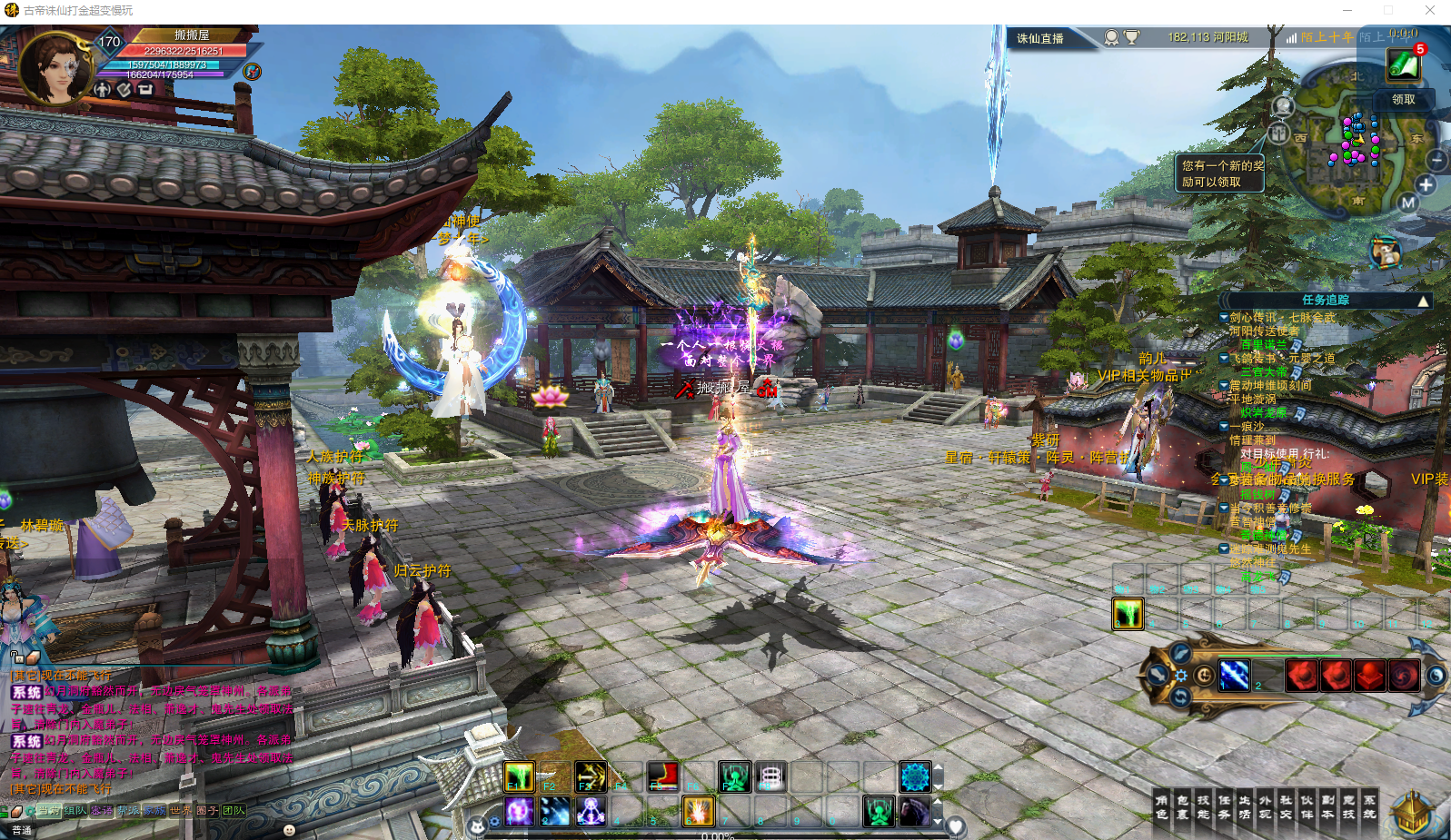The width and height of the screenshot is (1451, 840).
Task: Open the 系统 system menu
Action: pyautogui.click(x=1369, y=807)
